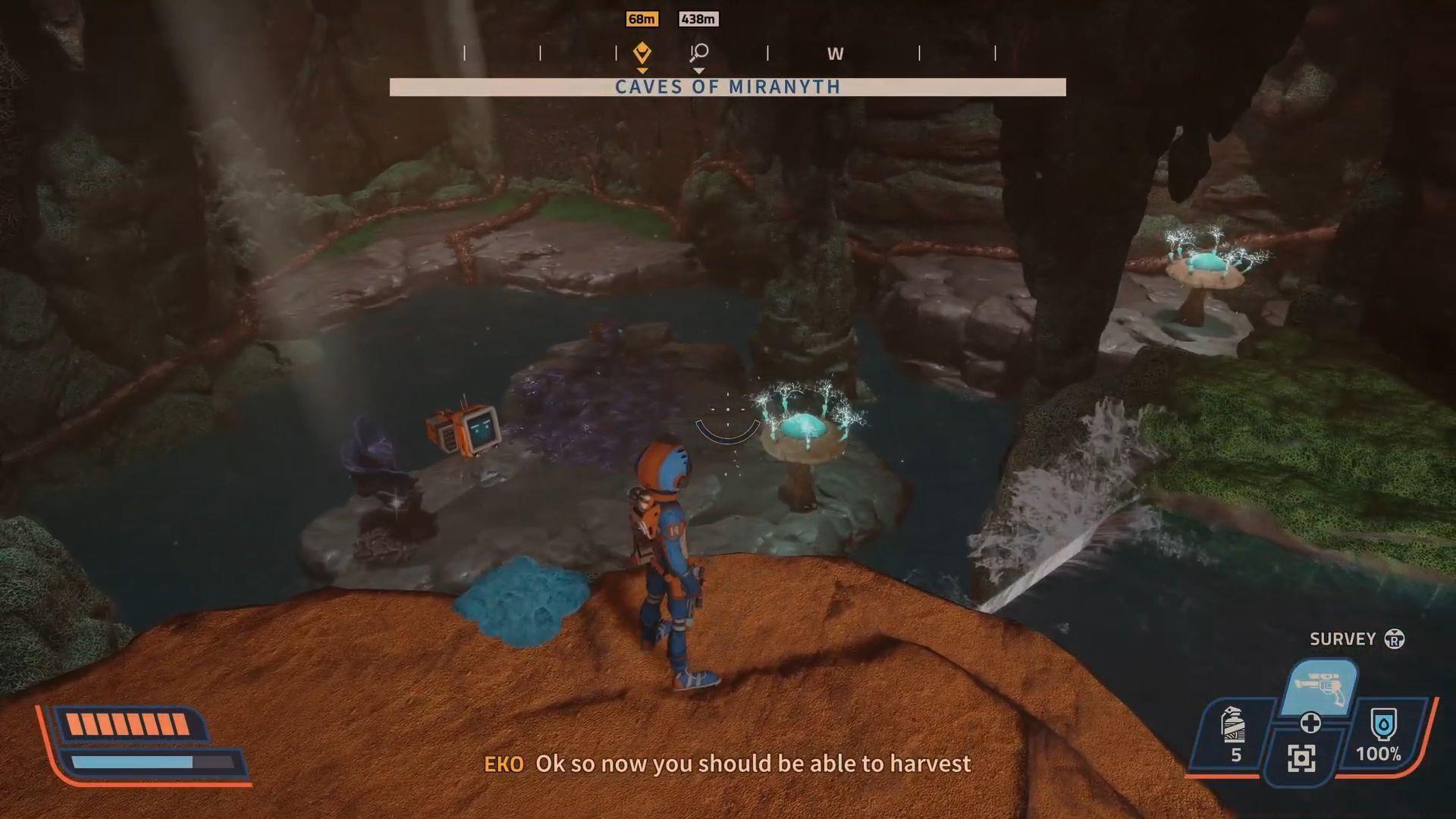
Task: Activate the scanner frame tool slot
Action: point(1301,758)
